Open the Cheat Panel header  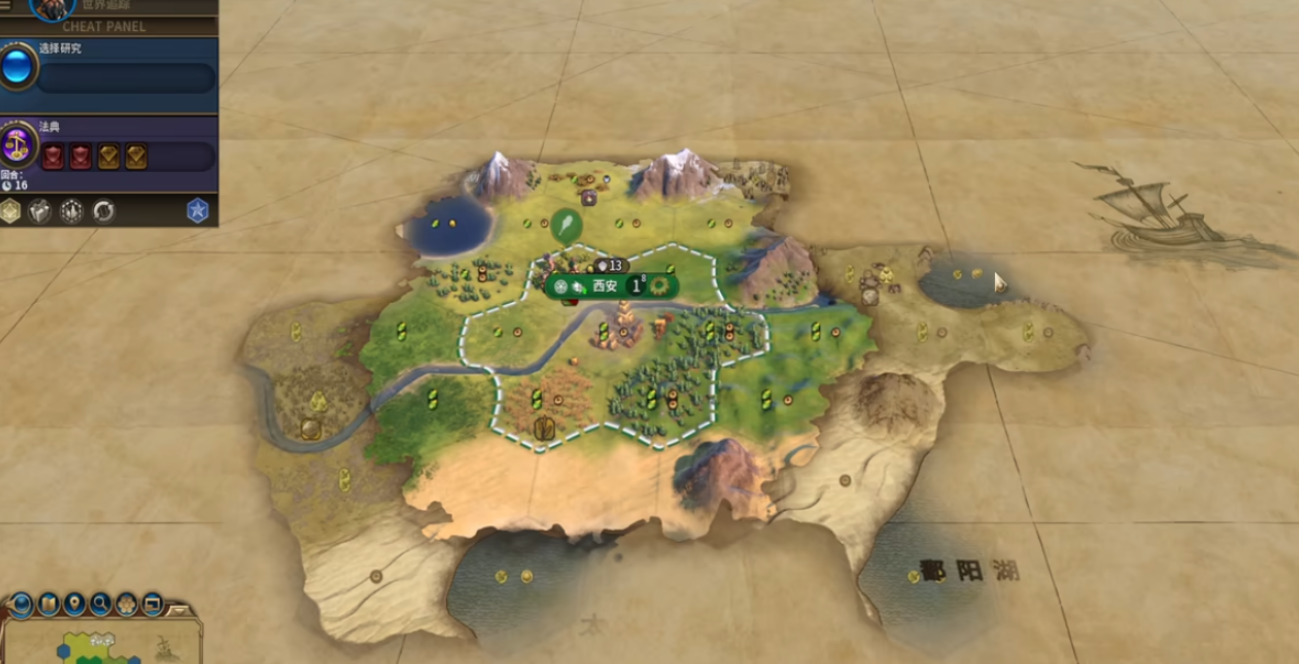click(109, 26)
